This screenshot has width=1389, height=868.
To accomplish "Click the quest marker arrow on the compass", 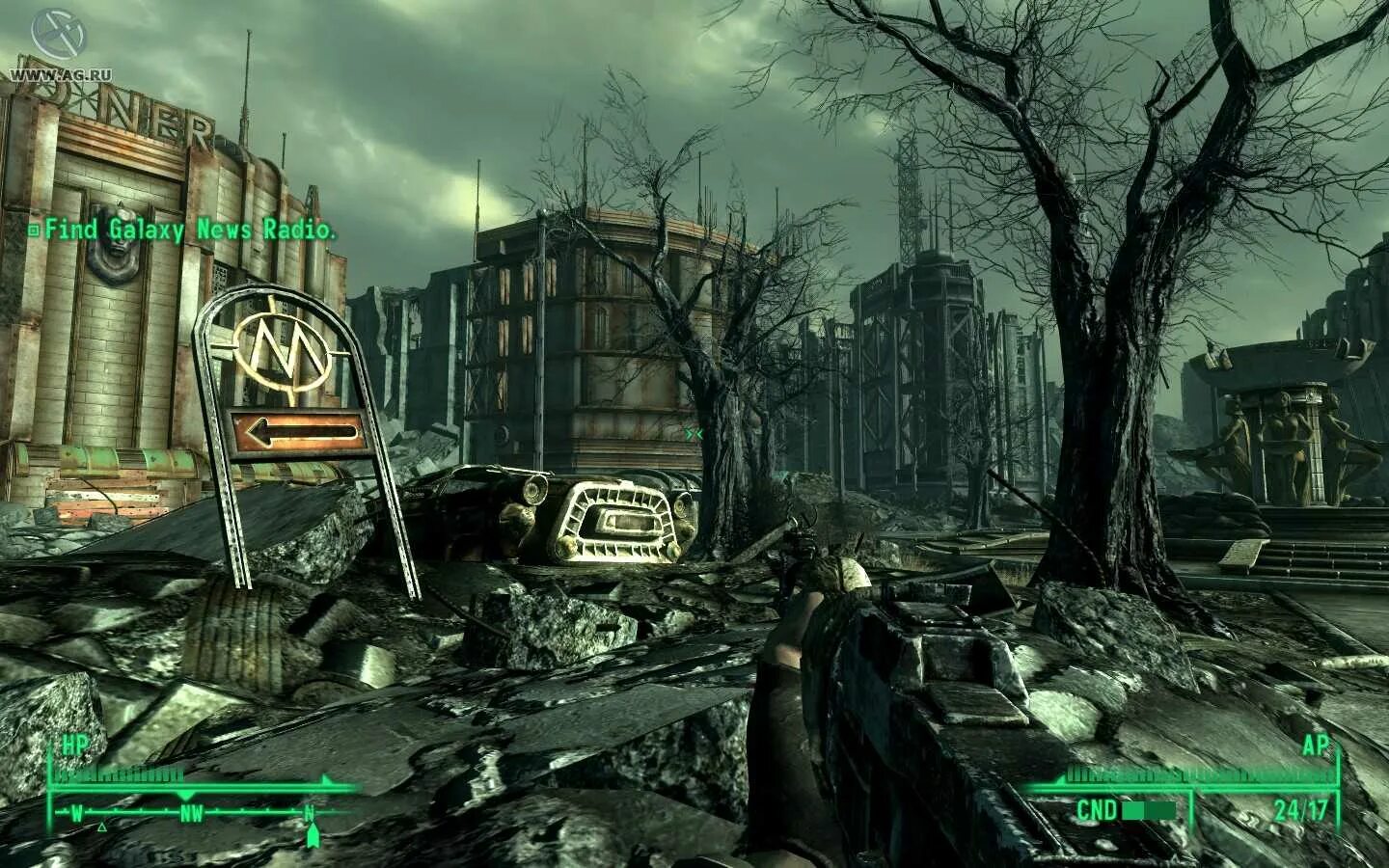I will [312, 835].
